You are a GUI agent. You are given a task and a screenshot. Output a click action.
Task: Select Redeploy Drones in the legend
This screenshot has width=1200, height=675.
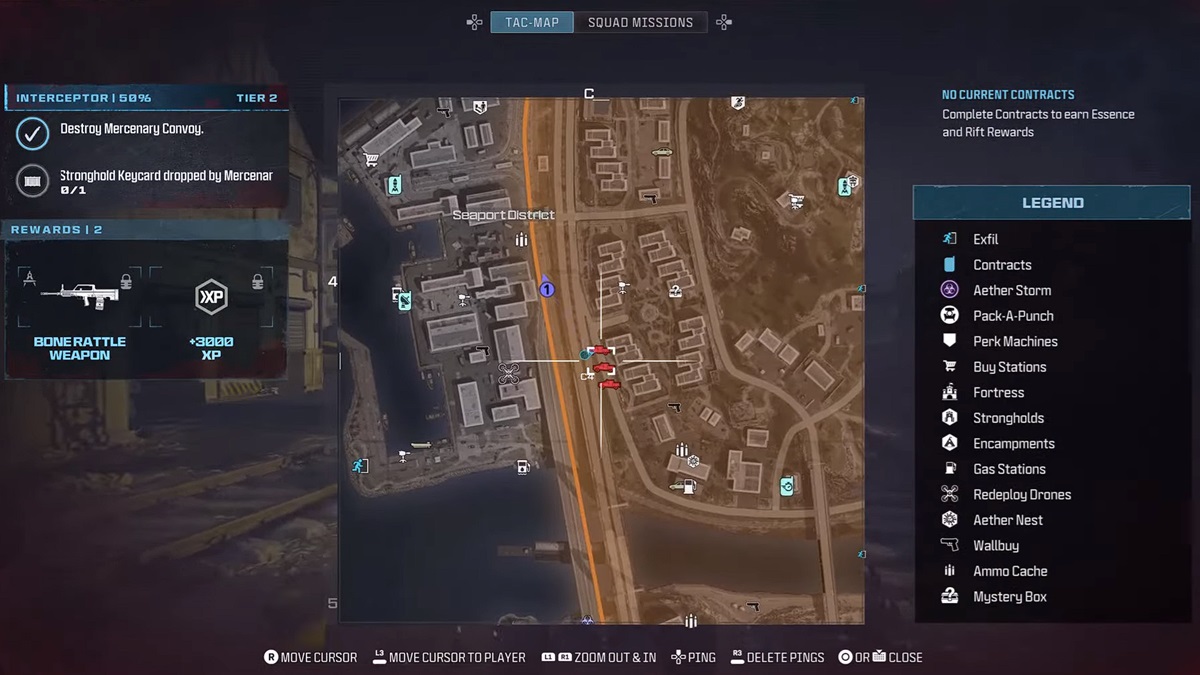pyautogui.click(x=1022, y=494)
